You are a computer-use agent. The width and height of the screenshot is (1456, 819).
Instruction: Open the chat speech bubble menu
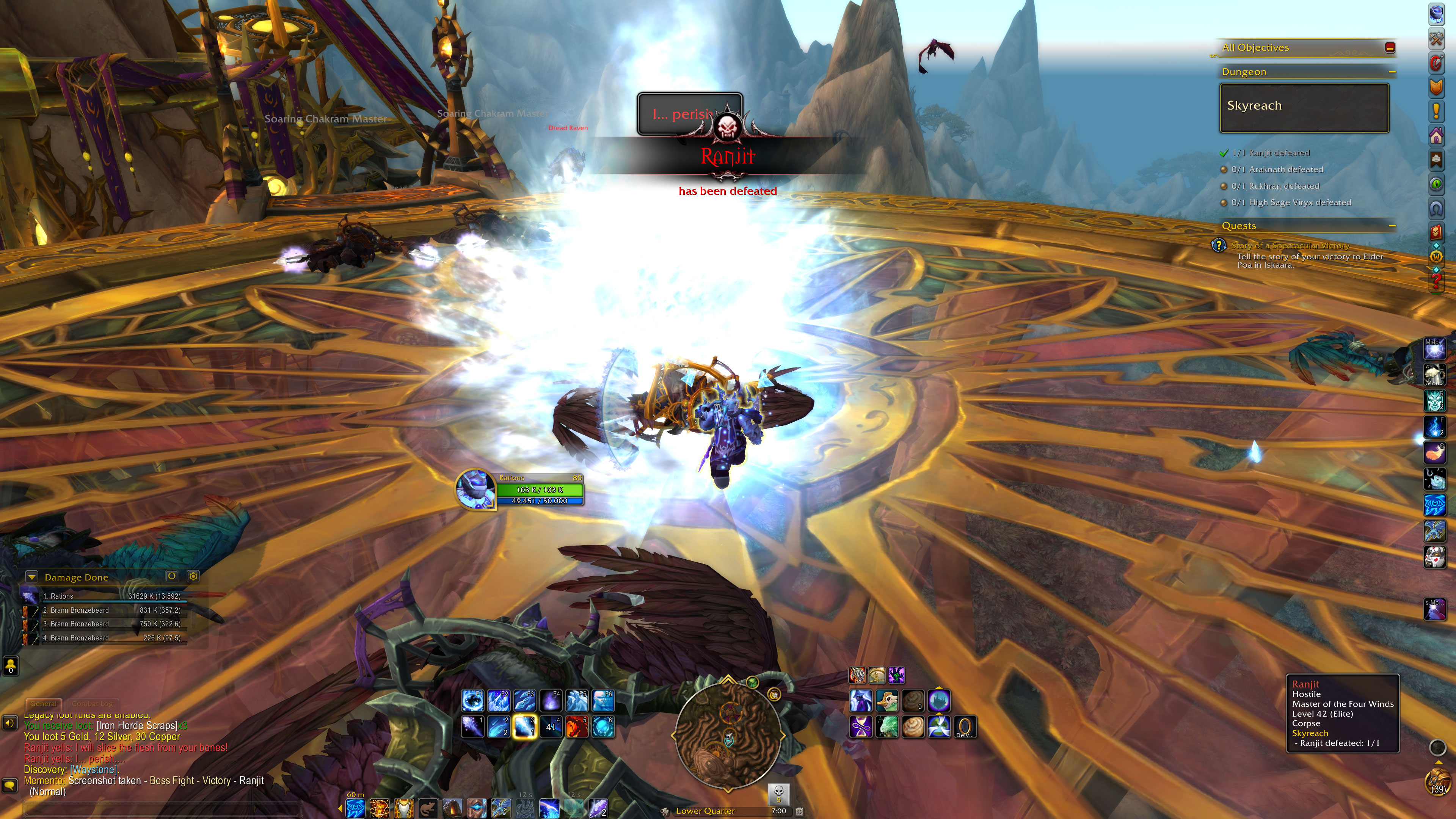[9, 785]
